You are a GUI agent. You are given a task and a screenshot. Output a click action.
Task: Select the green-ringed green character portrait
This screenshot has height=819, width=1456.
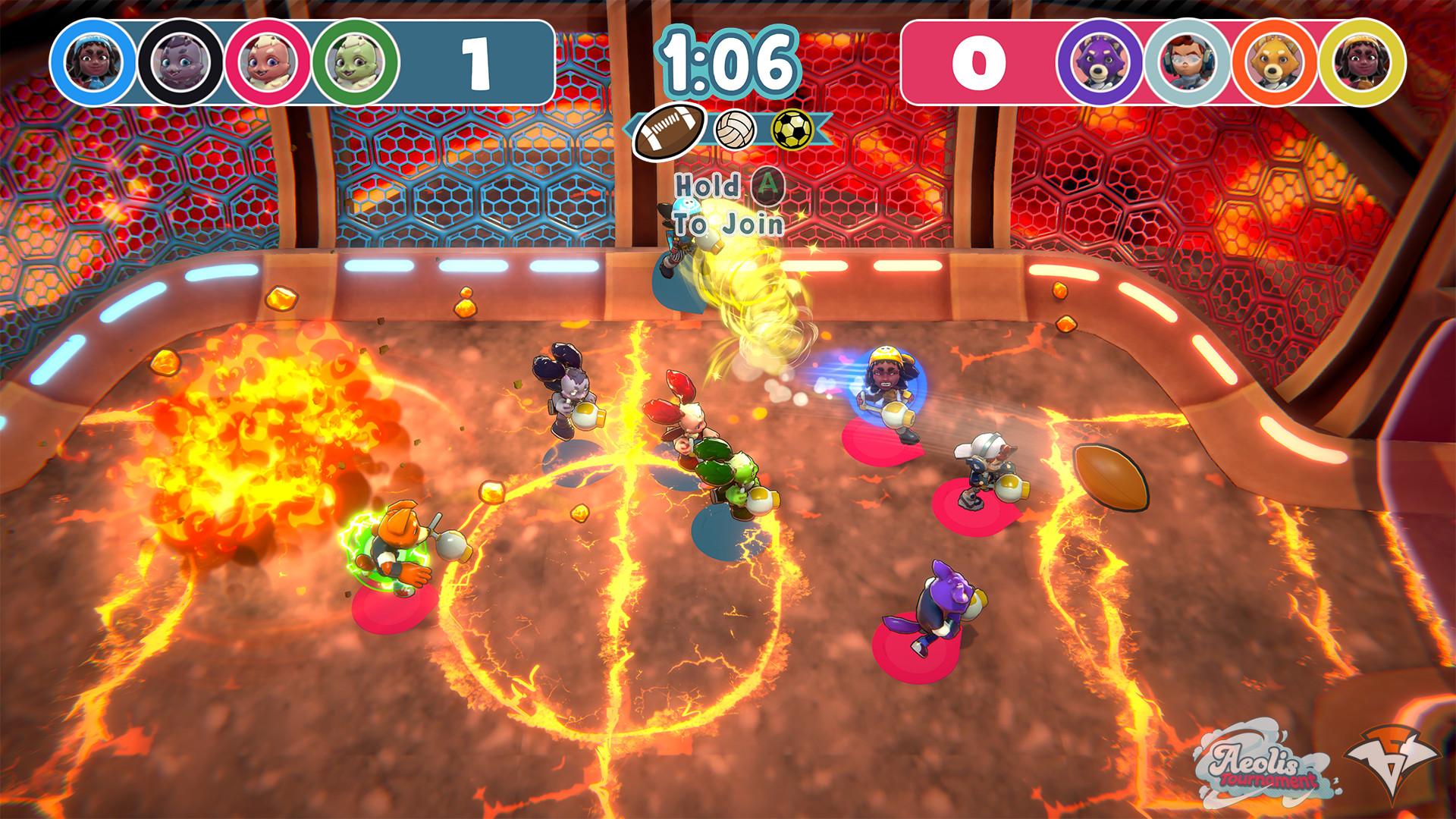356,61
